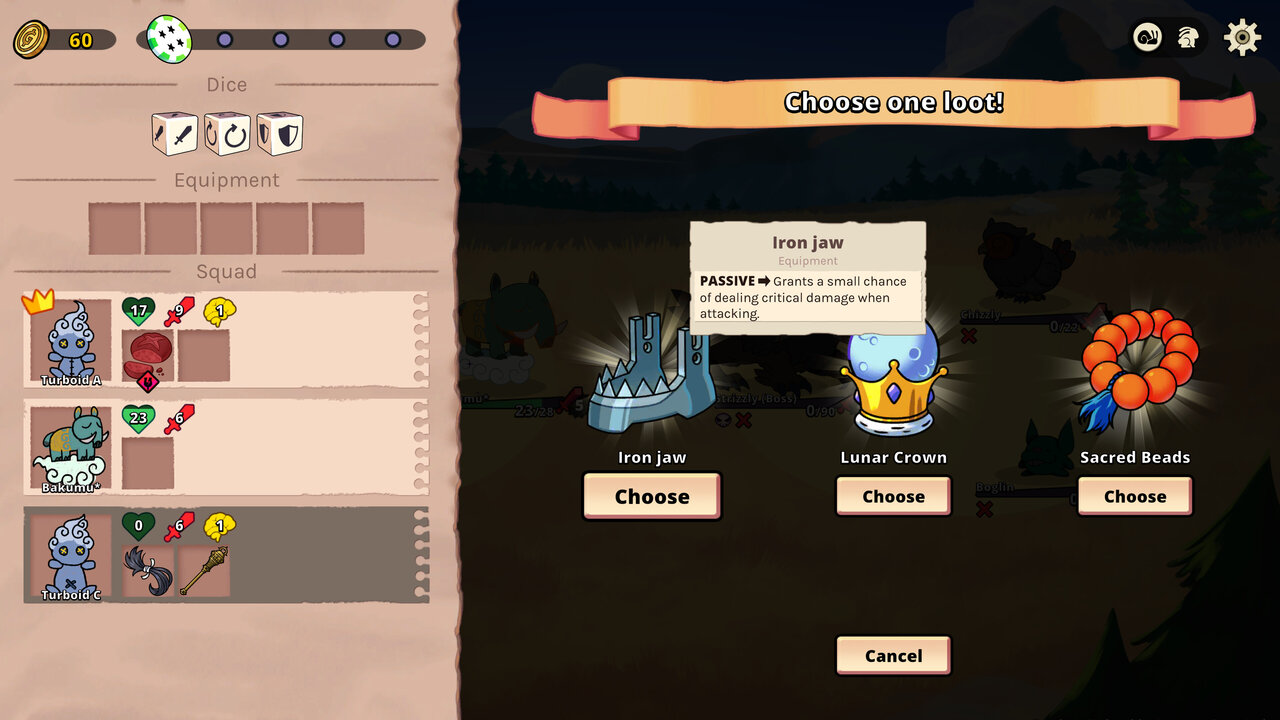Open the settings gear

click(1241, 38)
